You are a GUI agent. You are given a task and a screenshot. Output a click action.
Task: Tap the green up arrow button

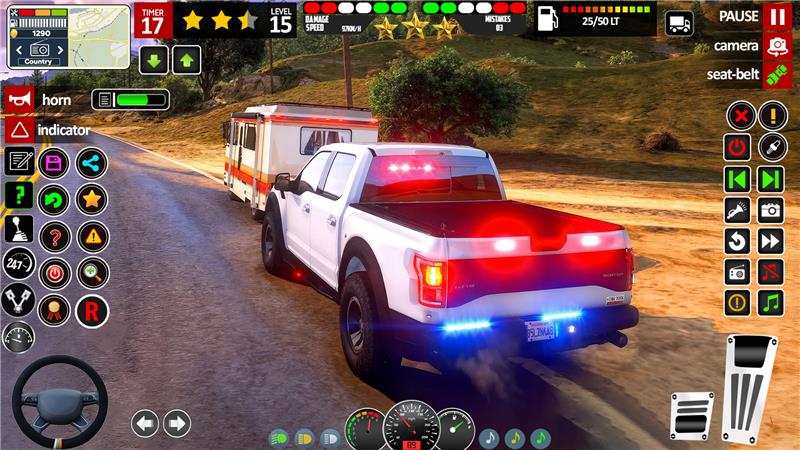[185, 60]
